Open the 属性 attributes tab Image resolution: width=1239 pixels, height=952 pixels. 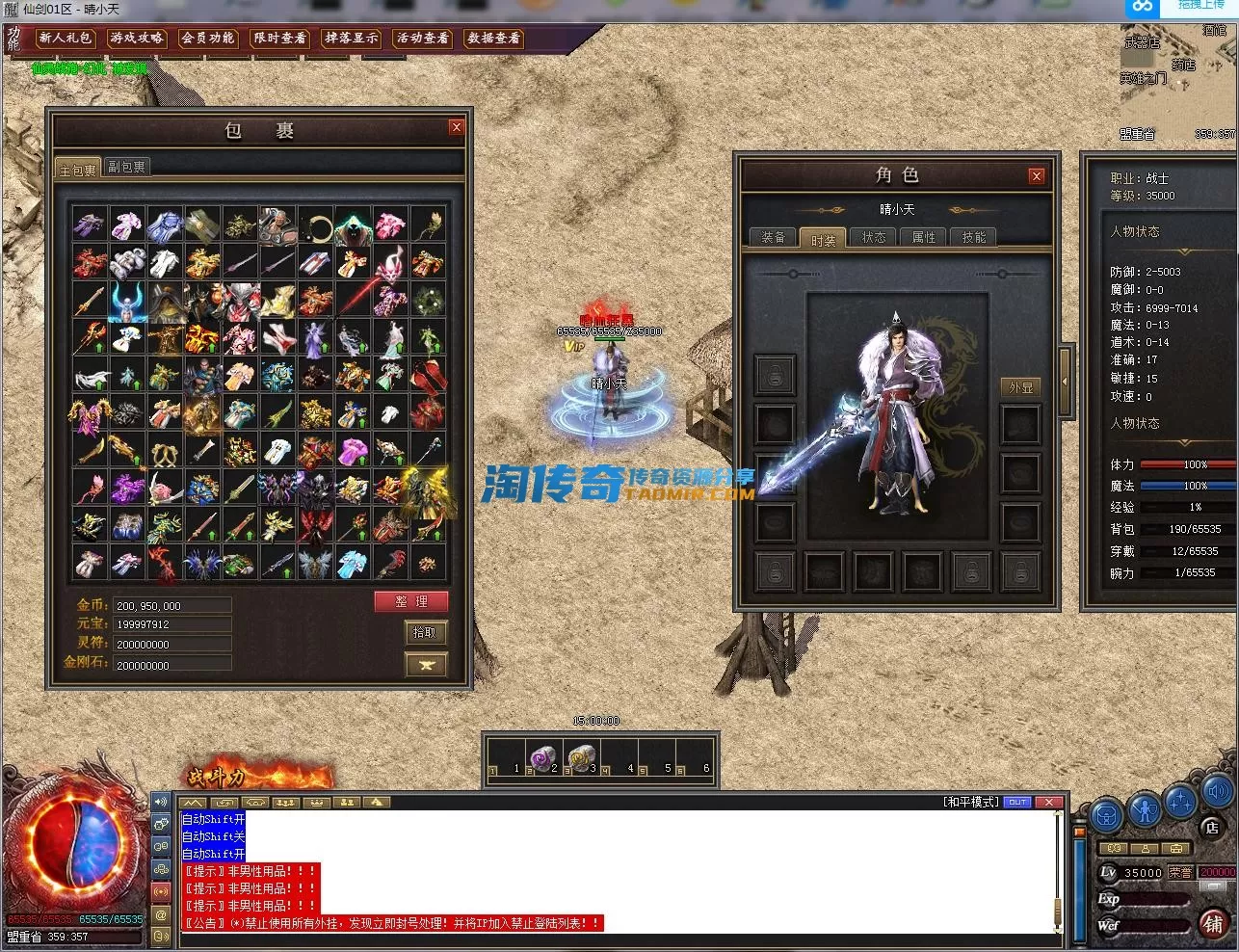(x=924, y=238)
